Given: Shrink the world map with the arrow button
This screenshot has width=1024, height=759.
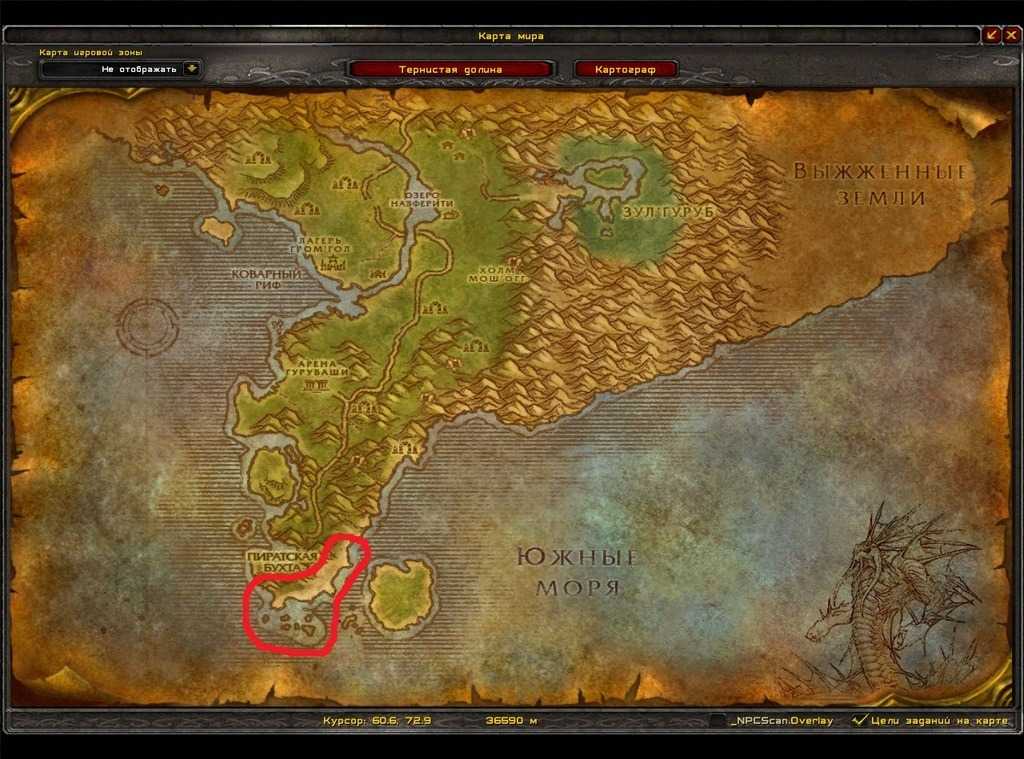Looking at the screenshot, I should (991, 34).
